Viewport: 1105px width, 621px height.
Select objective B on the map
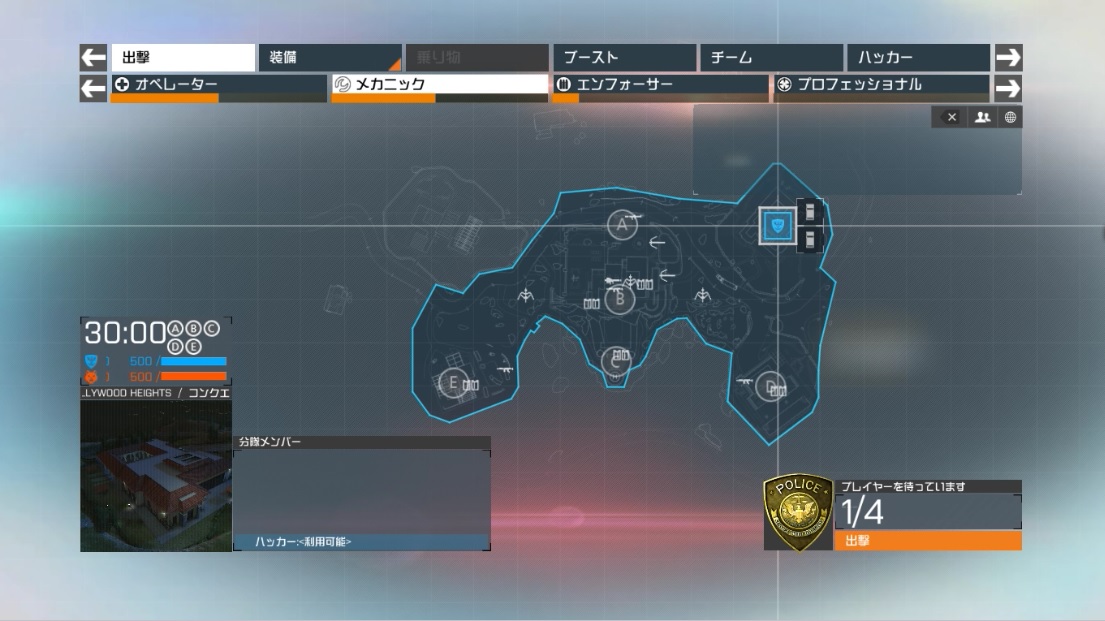620,298
